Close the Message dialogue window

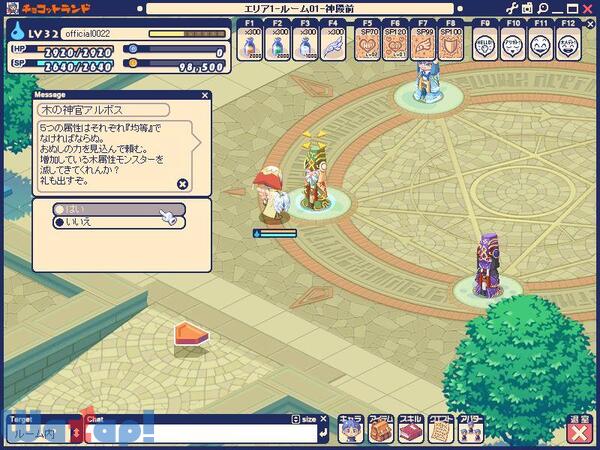(x=182, y=184)
